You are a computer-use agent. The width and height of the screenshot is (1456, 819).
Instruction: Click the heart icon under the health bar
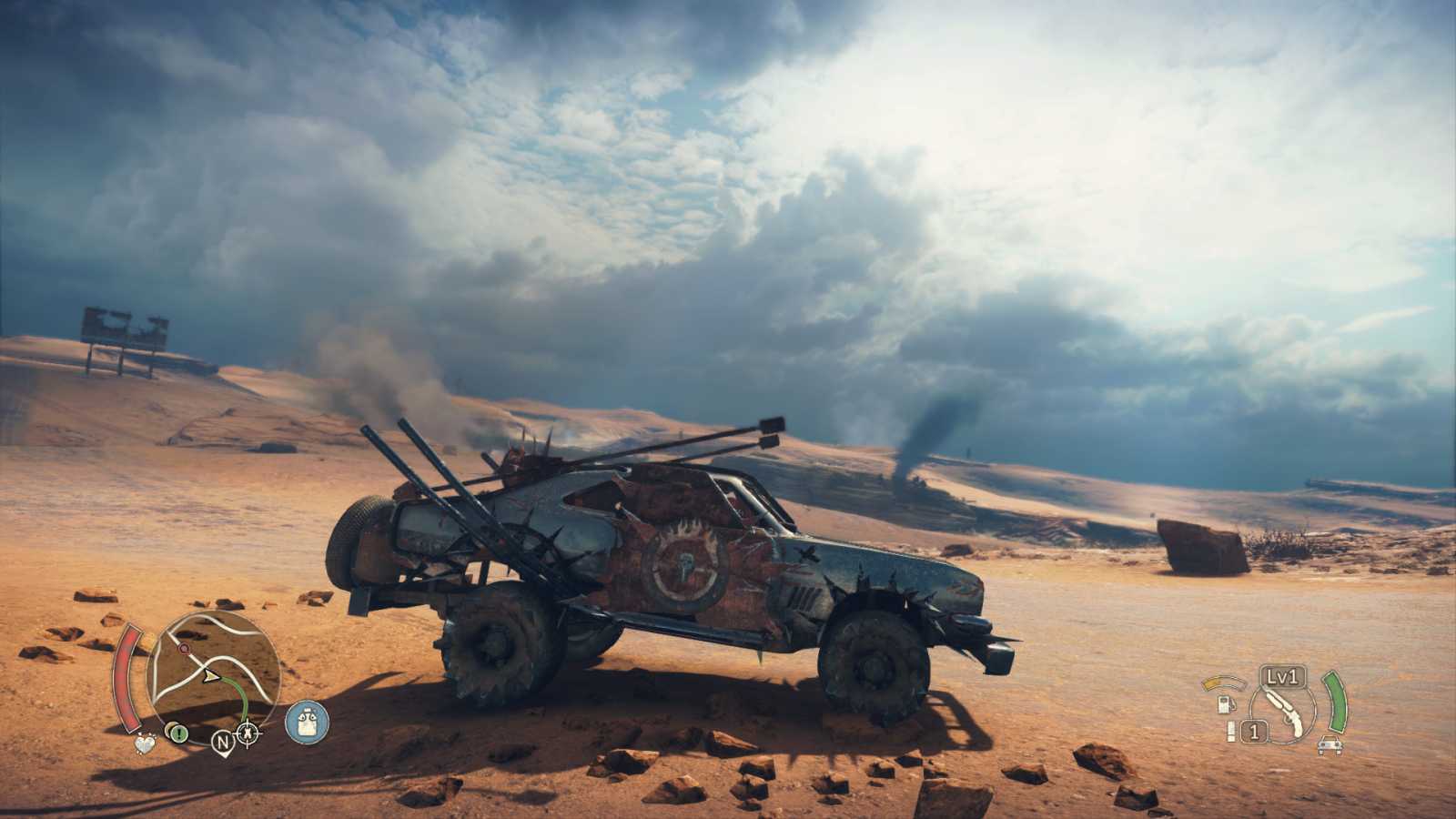pyautogui.click(x=146, y=744)
